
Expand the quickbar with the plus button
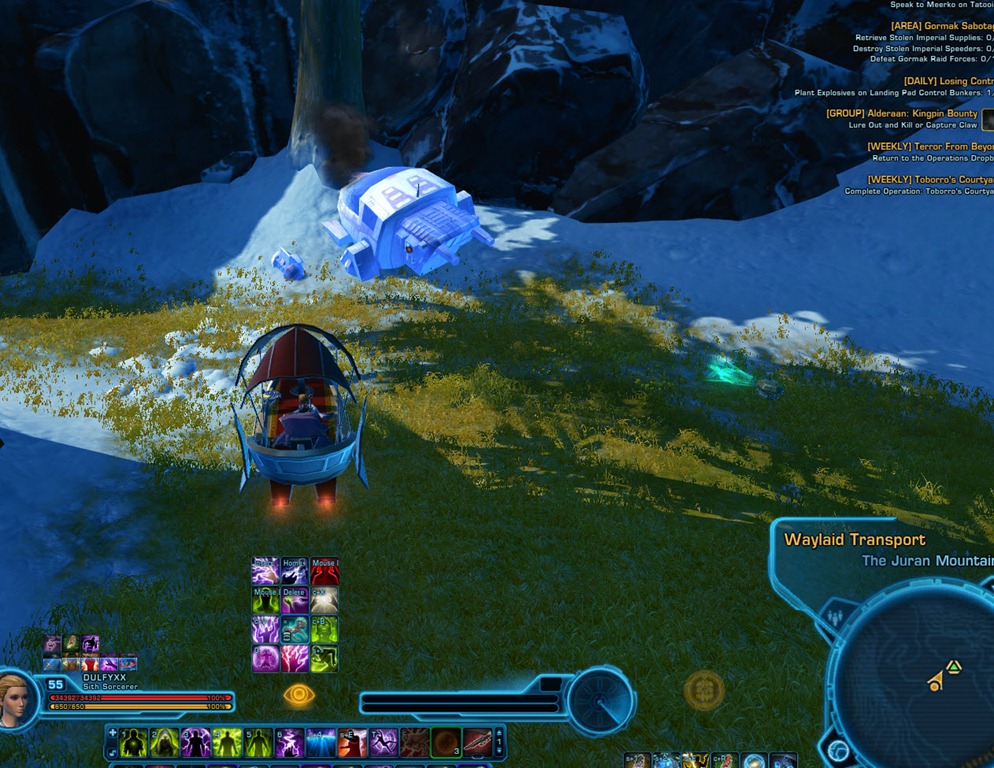pyautogui.click(x=111, y=733)
